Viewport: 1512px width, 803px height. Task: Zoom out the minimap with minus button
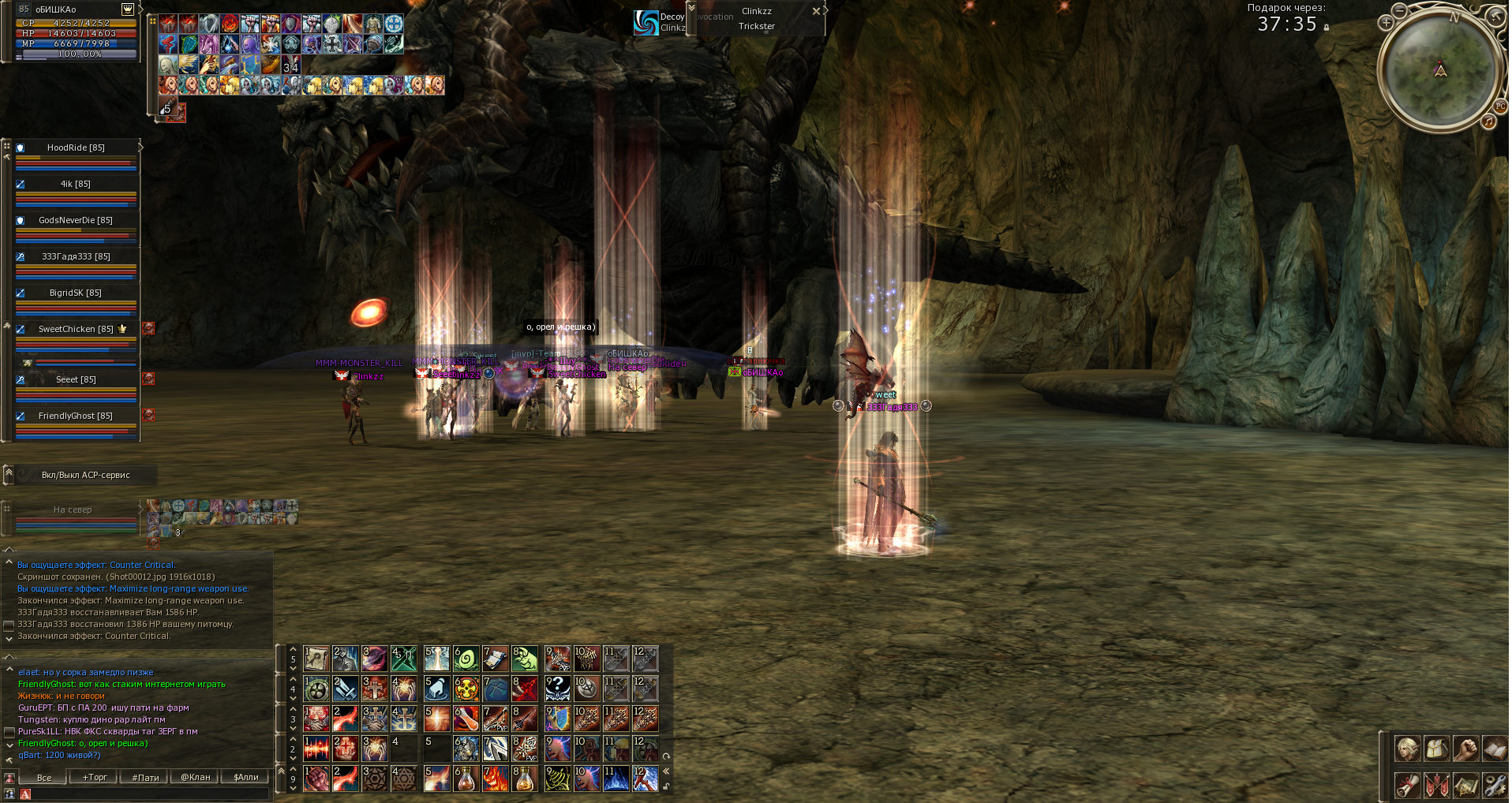1399,10
